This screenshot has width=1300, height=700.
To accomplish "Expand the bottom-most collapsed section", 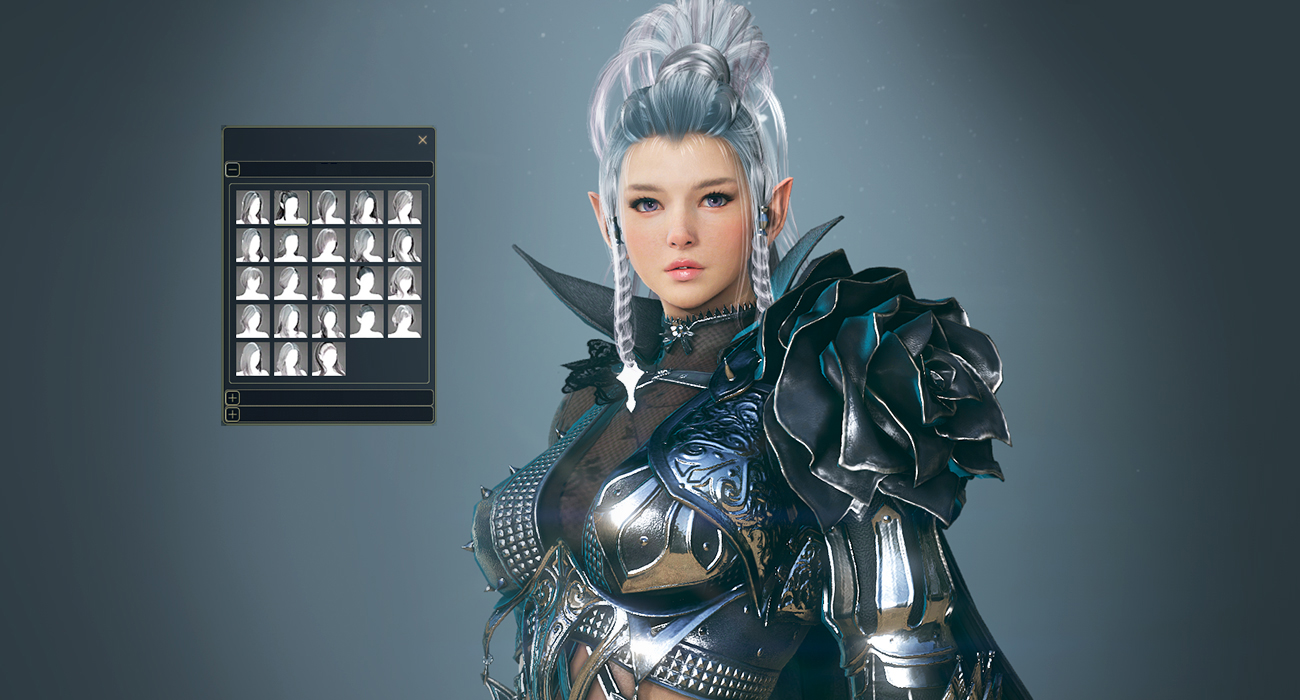I will click(x=232, y=414).
